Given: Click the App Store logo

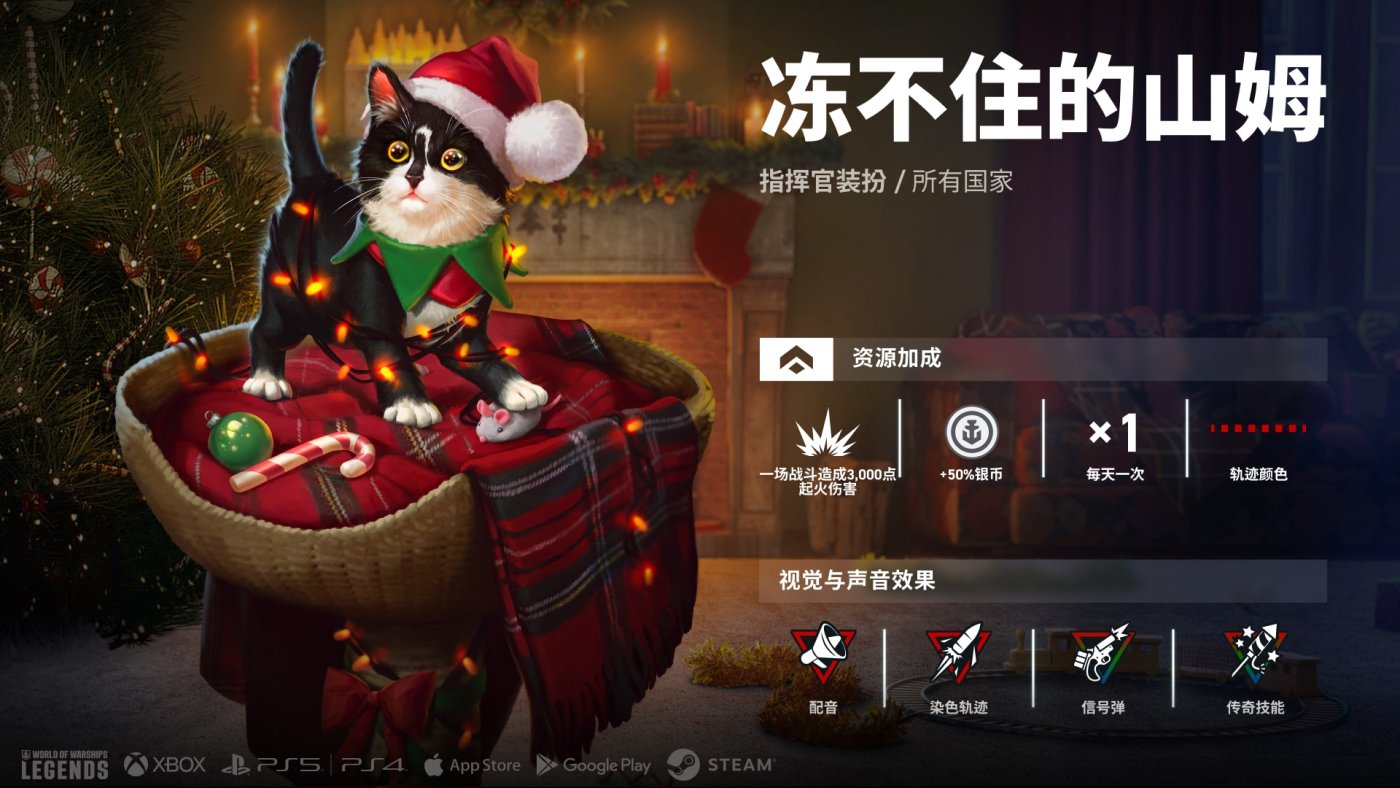Looking at the screenshot, I should [472, 765].
